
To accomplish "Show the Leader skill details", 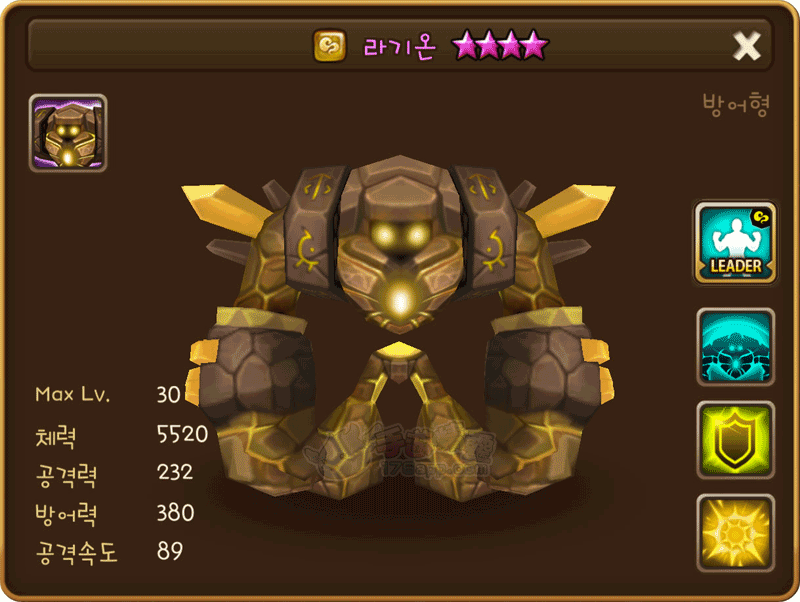I will click(735, 243).
